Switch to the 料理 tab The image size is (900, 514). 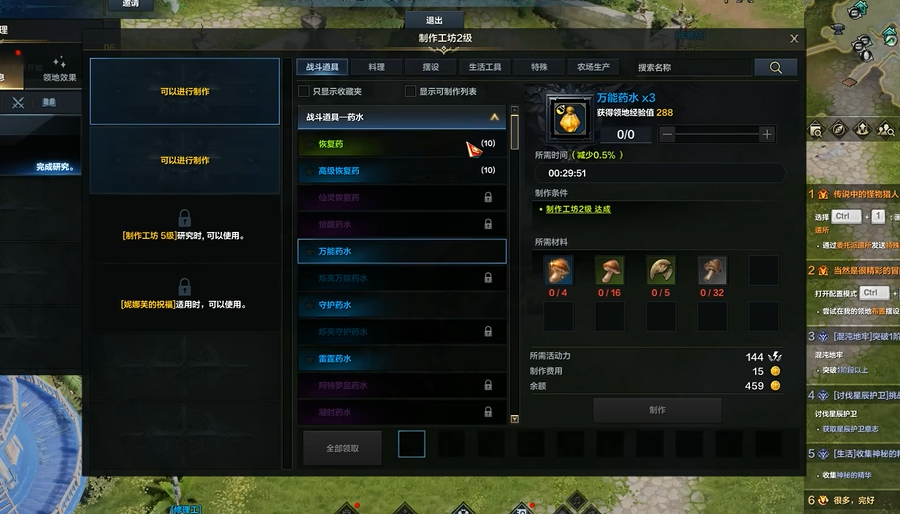376,67
